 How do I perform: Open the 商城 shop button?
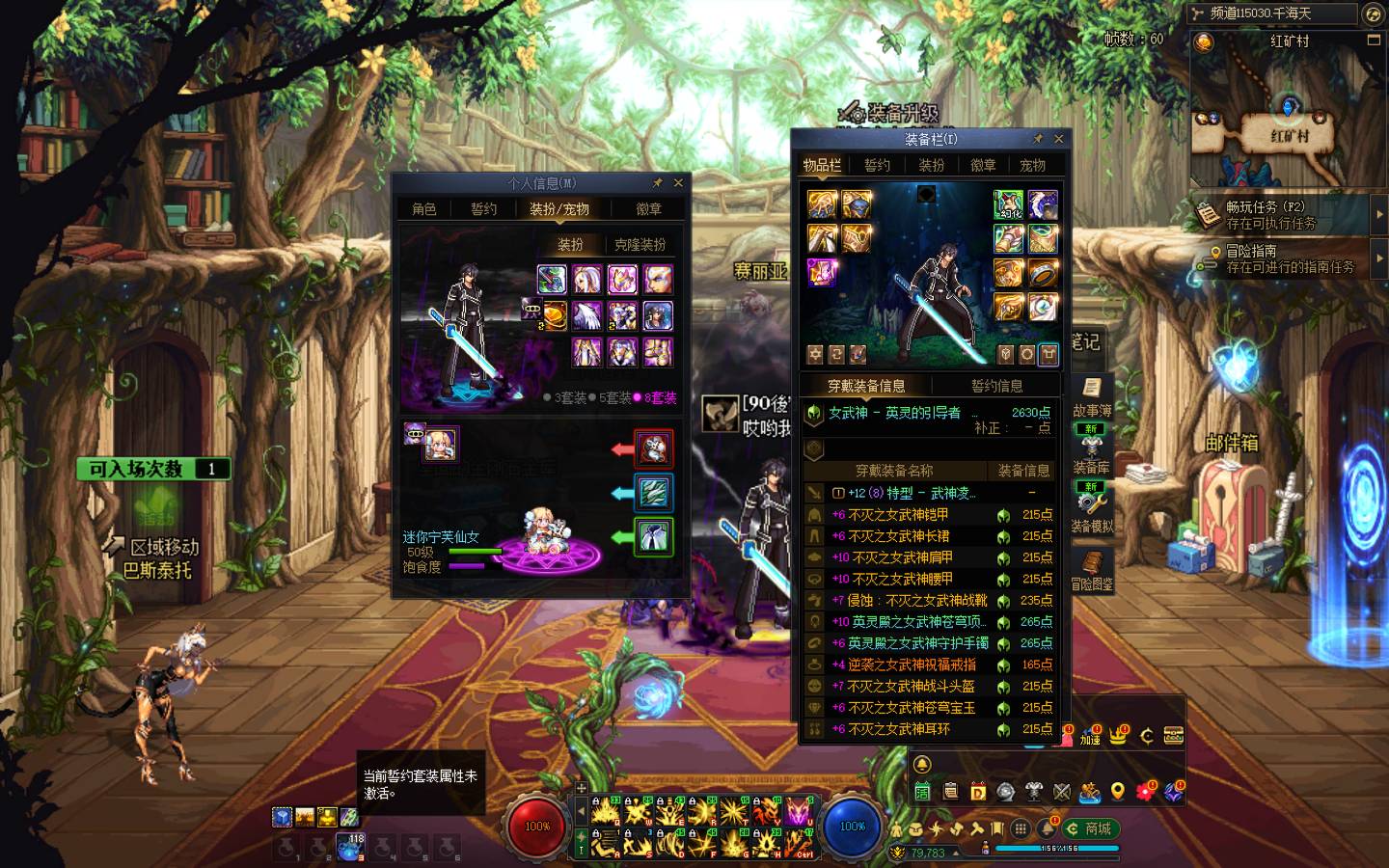click(1089, 828)
